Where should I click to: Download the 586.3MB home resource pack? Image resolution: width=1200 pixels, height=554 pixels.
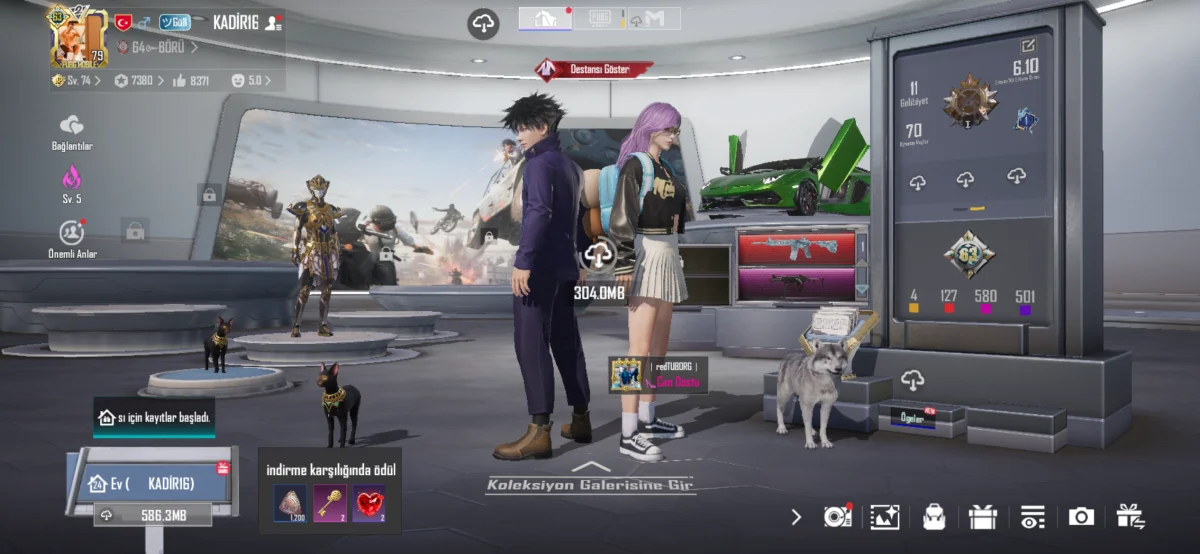152,515
